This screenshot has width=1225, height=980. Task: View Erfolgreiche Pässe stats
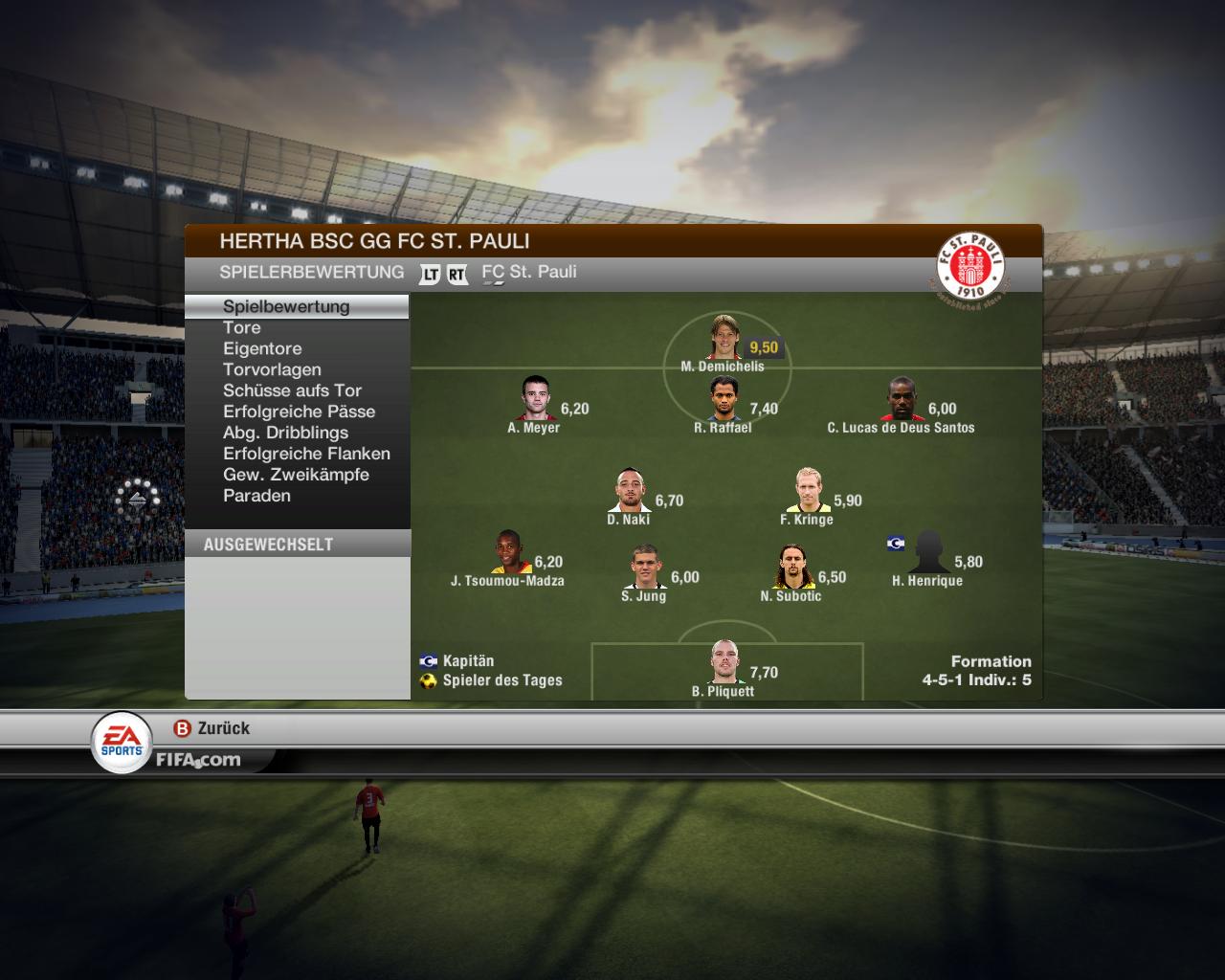299,412
